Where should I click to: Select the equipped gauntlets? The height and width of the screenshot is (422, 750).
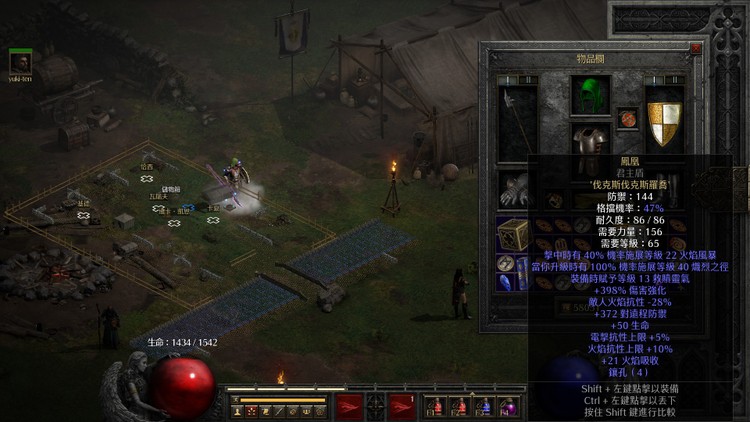click(x=516, y=189)
